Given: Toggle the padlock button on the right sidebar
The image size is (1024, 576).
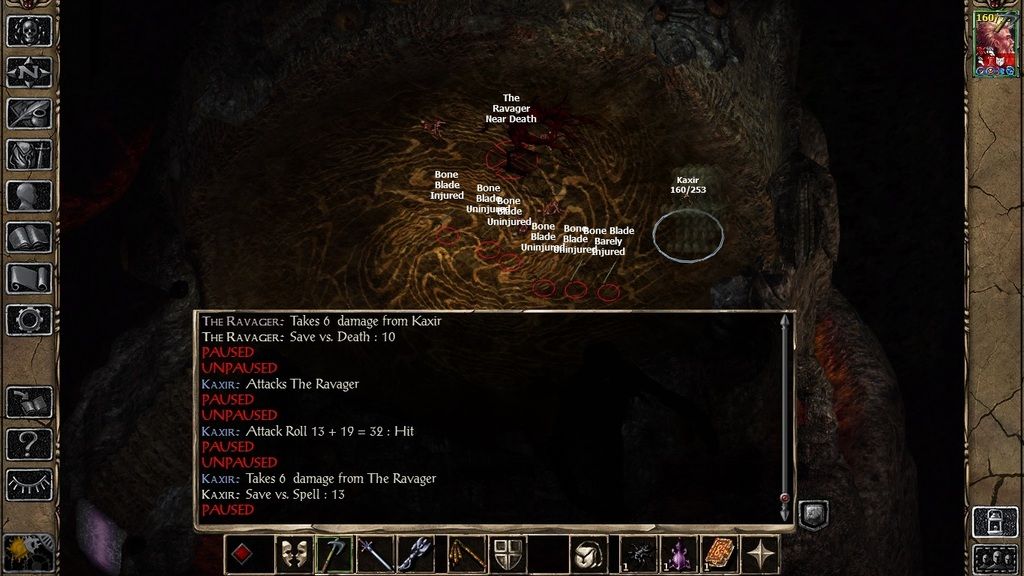Looking at the screenshot, I should [x=995, y=520].
